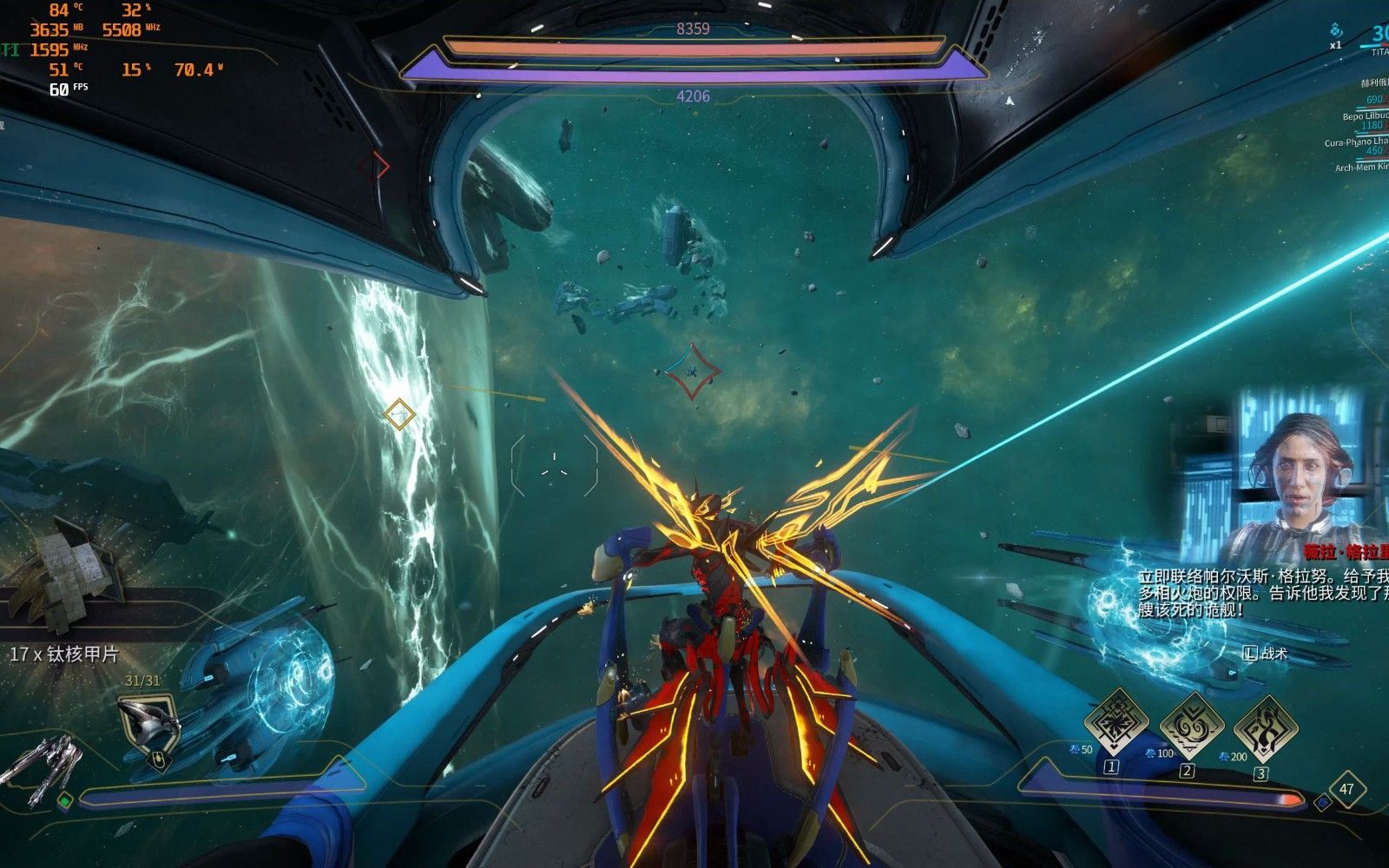Activate the third ability costing 200 energy
1389x868 pixels.
tap(1265, 727)
